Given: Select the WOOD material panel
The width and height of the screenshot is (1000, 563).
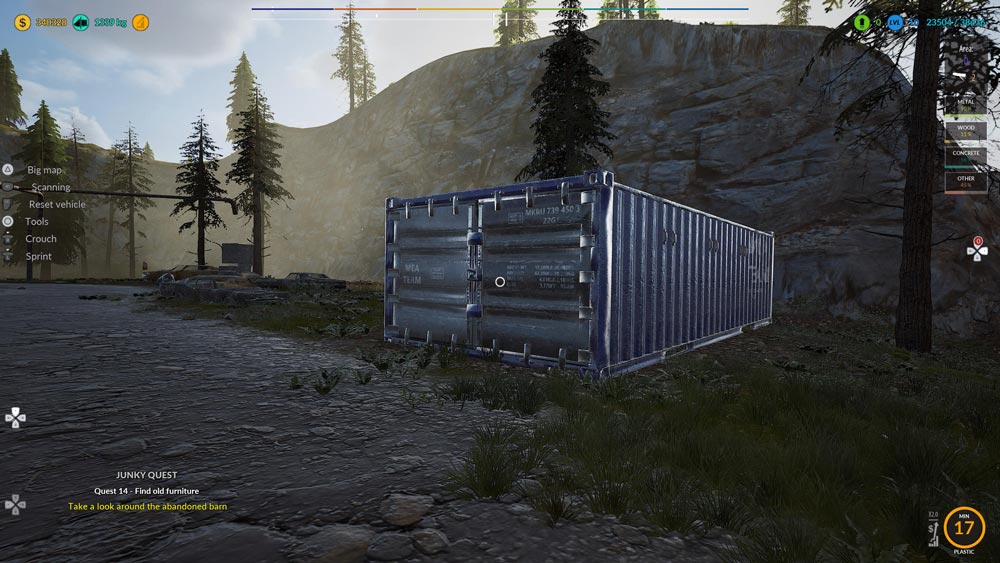Looking at the screenshot, I should (965, 131).
